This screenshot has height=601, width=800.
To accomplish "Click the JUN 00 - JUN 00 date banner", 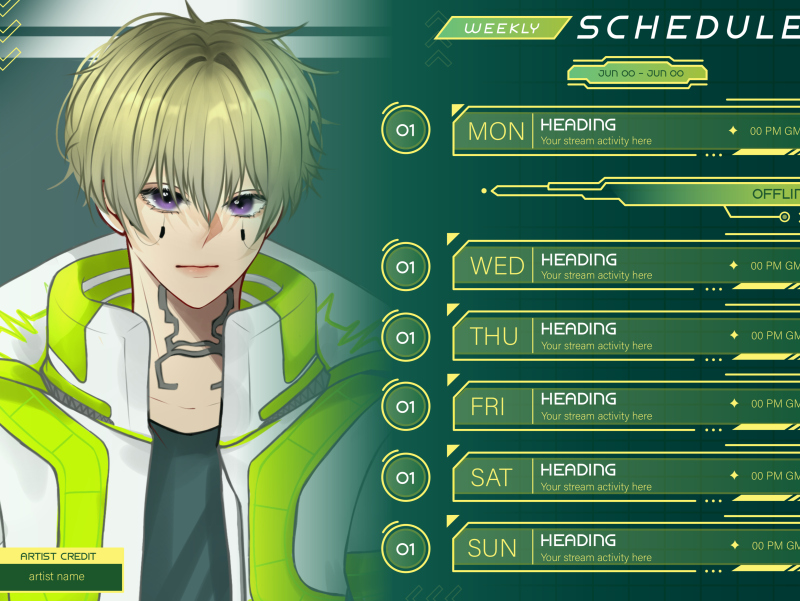I will (x=637, y=73).
